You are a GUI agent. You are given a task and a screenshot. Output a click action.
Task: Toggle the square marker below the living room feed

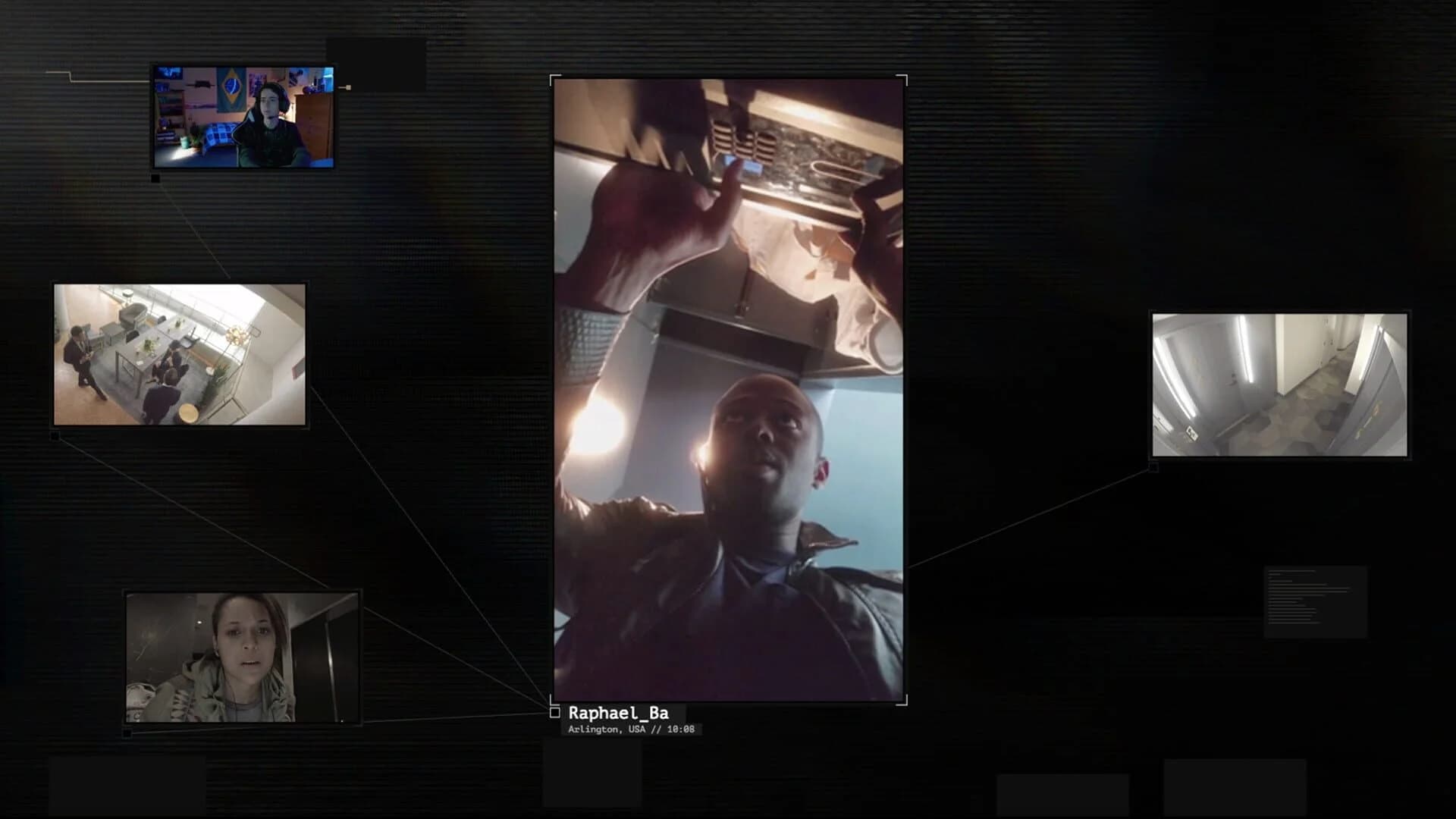pyautogui.click(x=55, y=435)
